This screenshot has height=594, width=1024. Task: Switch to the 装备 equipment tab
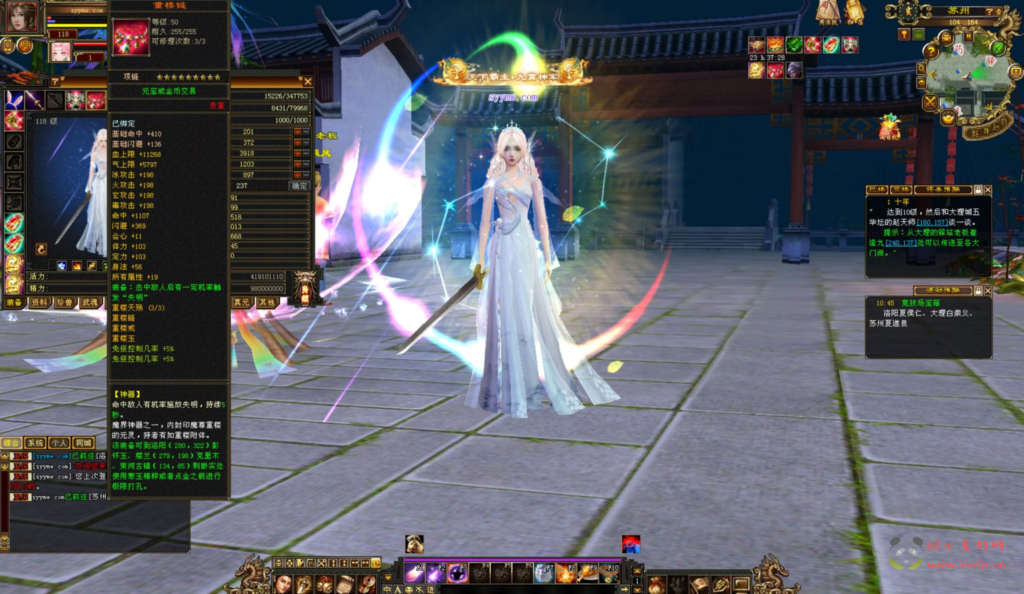pos(13,302)
